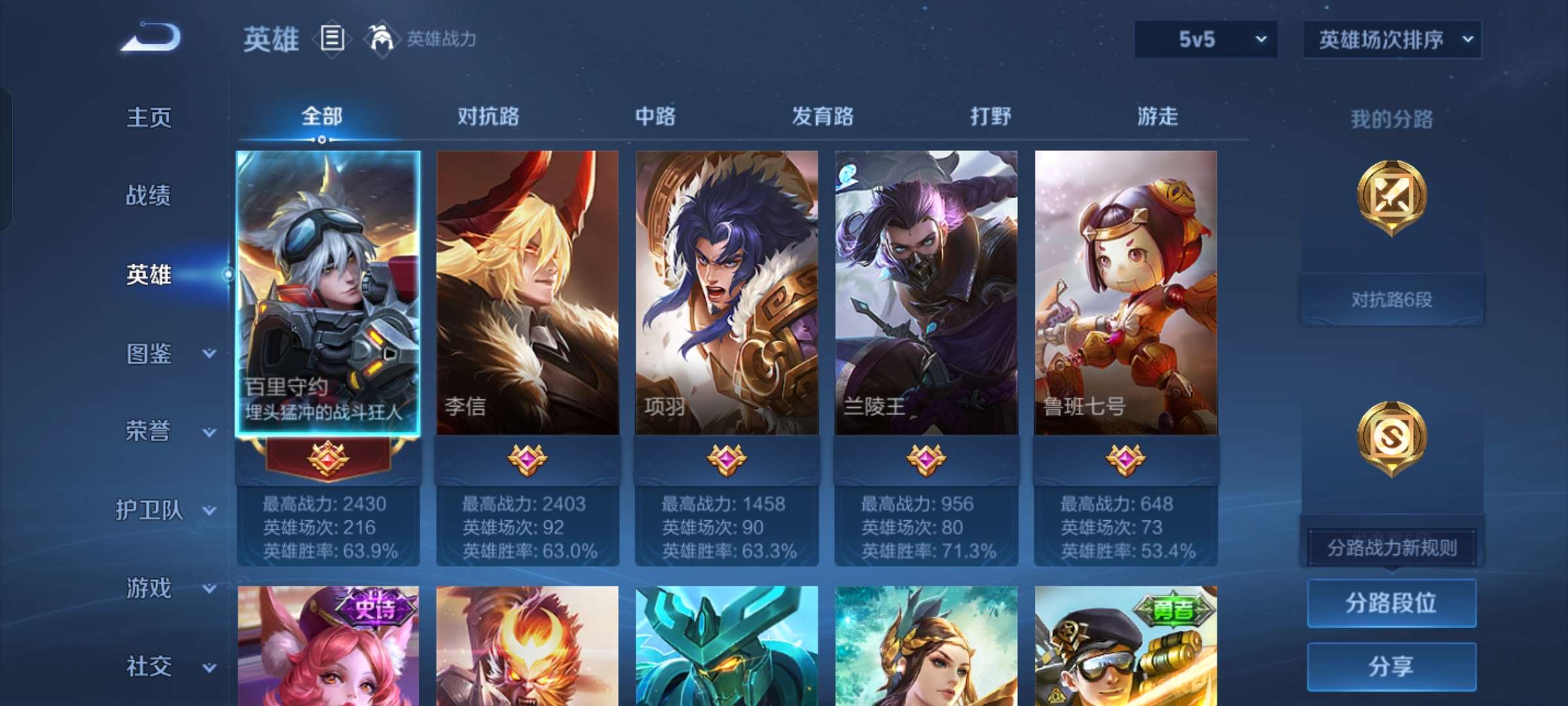Open the 英雄场次排序 sorting dropdown
This screenshot has width=1568, height=706.
[x=1392, y=38]
